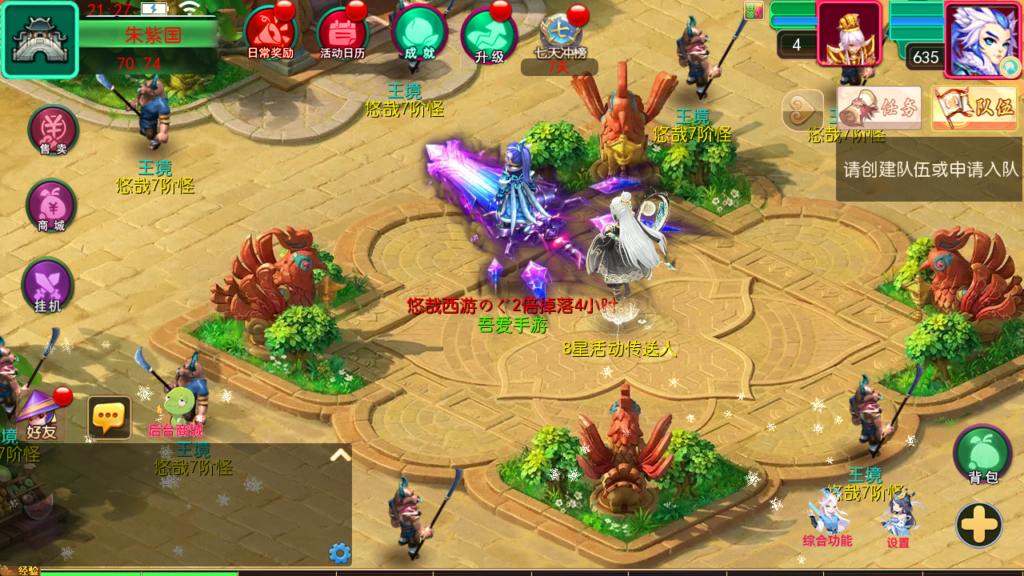Screen dimensions: 1024x576
Task: Open the 商城 shop
Action: pos(51,205)
